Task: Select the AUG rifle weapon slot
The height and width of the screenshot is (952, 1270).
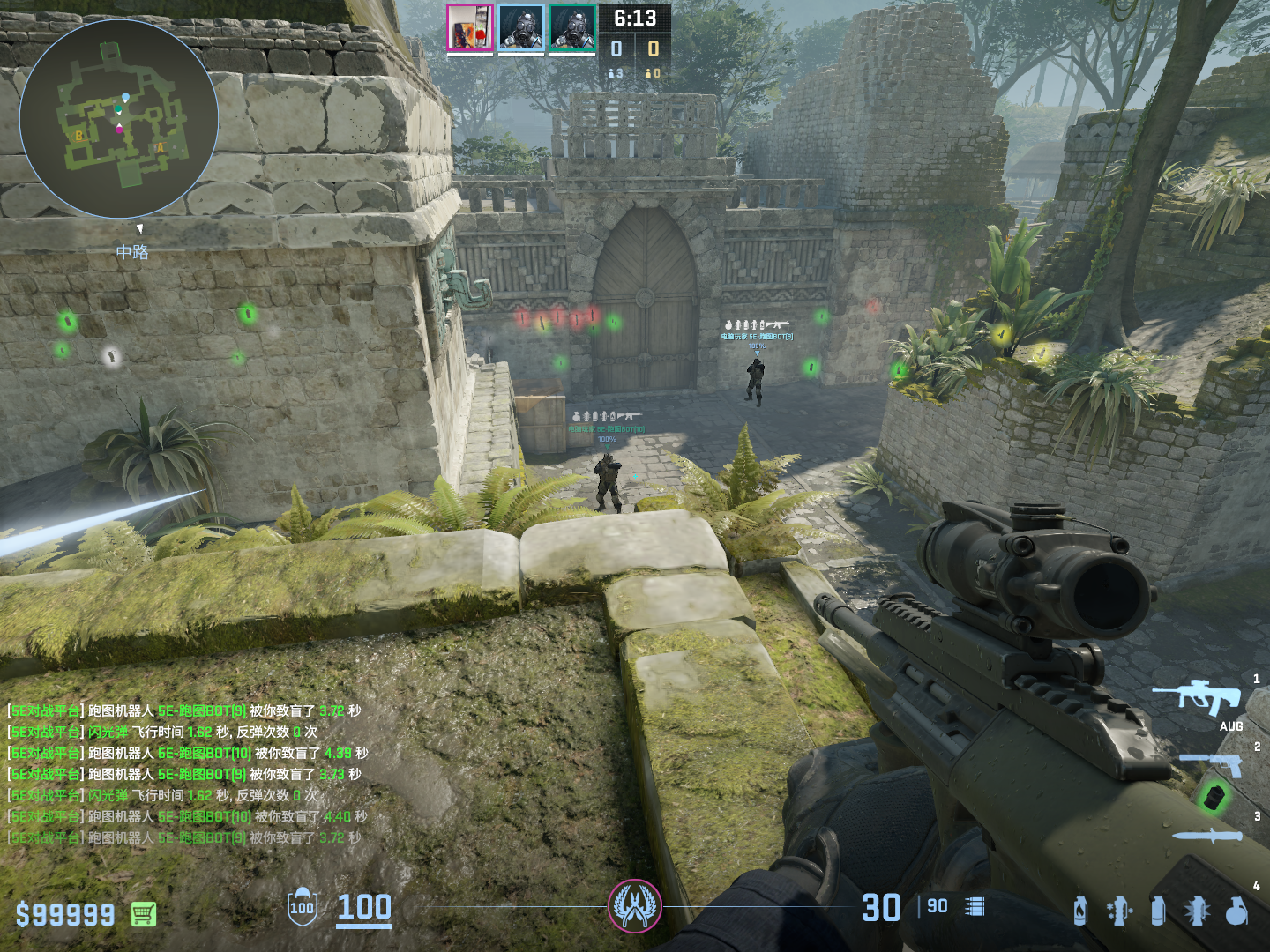Action: point(1200,698)
